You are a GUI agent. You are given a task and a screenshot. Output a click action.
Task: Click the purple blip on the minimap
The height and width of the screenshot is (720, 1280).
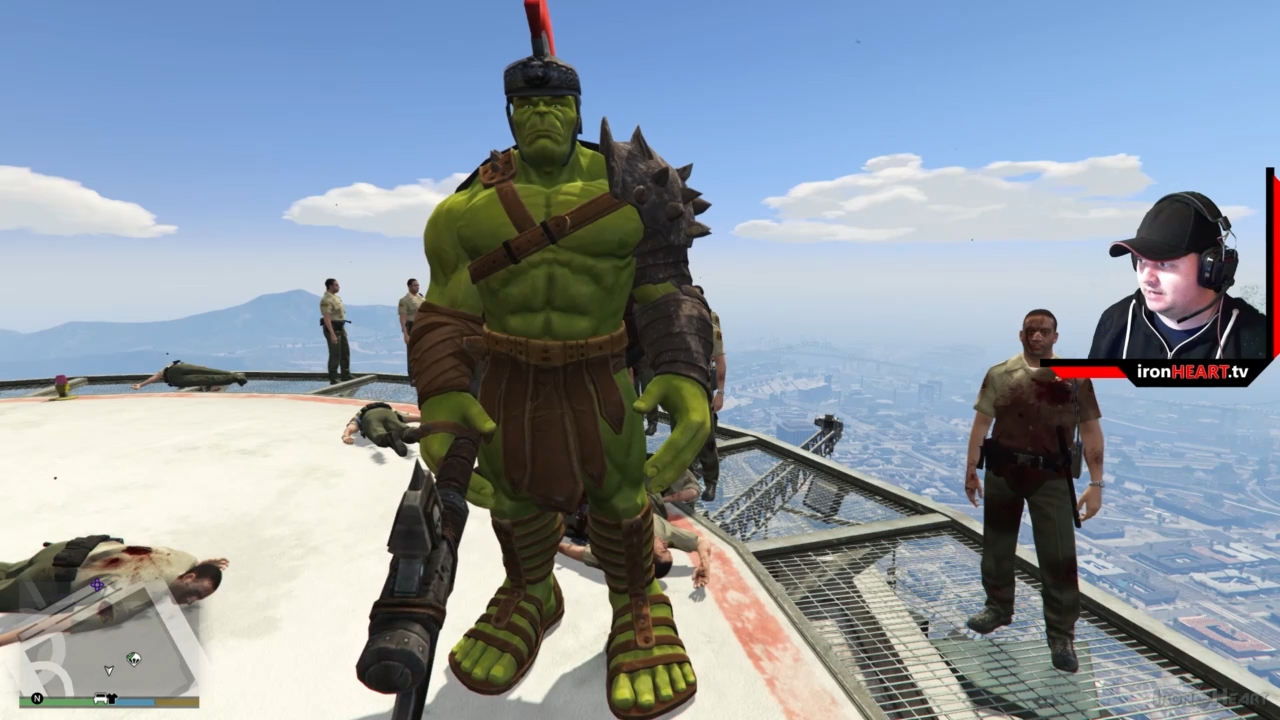point(97,585)
